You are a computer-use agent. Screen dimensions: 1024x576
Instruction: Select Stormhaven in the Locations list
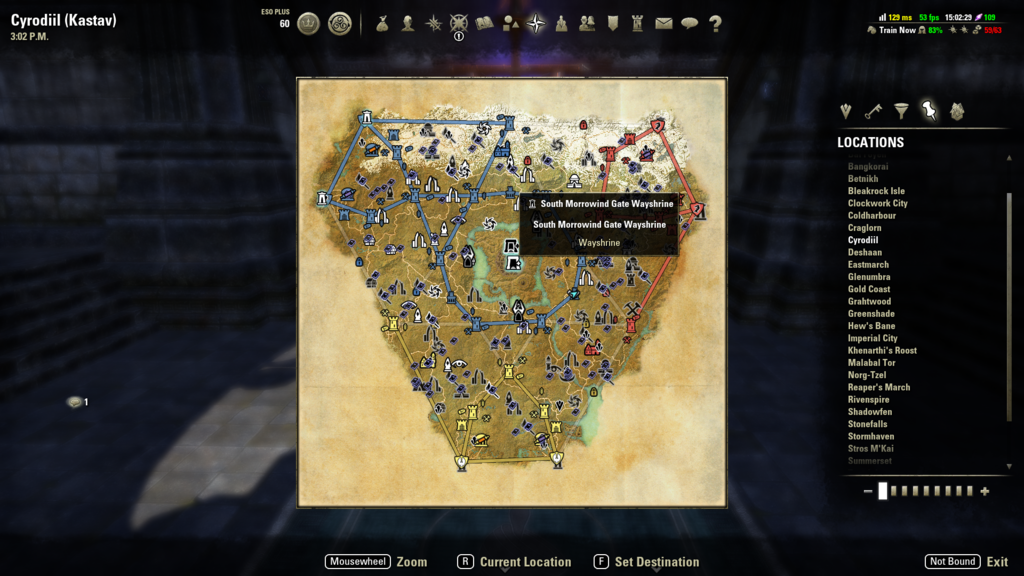pyautogui.click(x=870, y=436)
